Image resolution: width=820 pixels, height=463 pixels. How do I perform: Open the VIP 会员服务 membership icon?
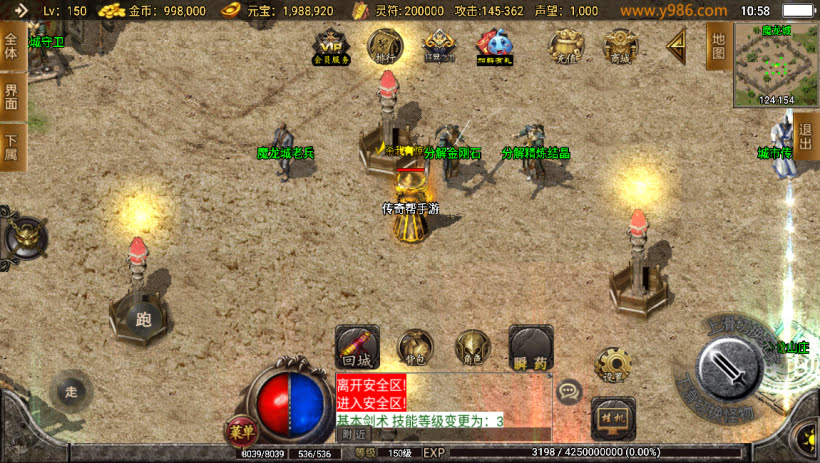pyautogui.click(x=333, y=46)
